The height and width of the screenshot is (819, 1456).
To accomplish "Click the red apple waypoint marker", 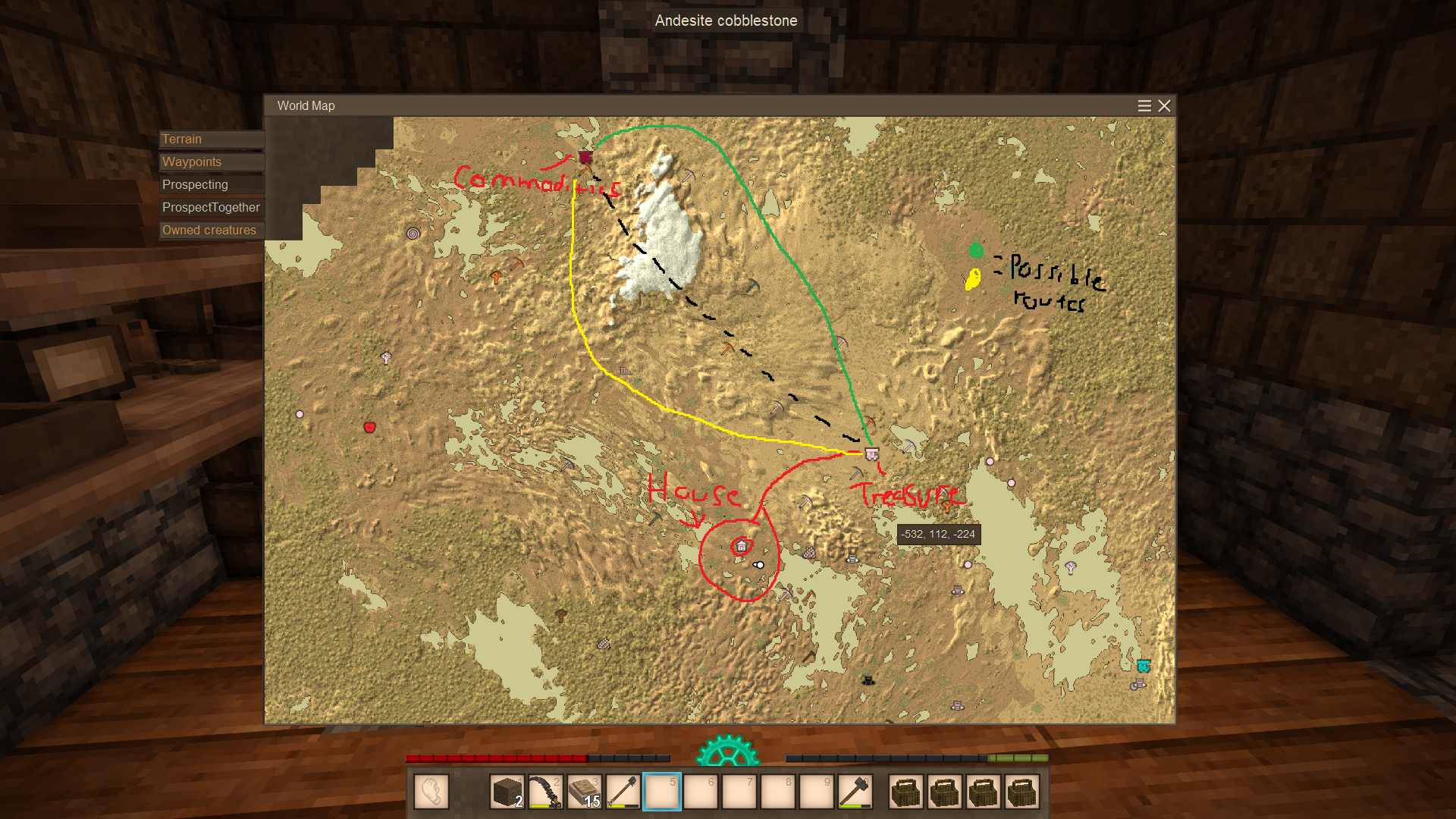I will [x=369, y=428].
